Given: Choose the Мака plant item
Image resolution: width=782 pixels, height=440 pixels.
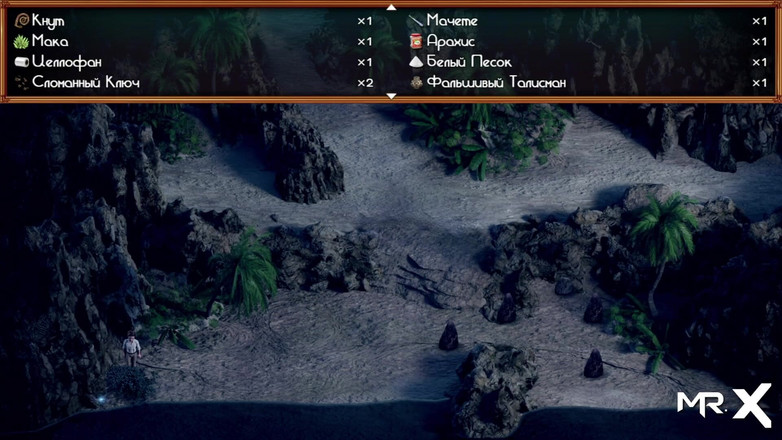Looking at the screenshot, I should pyautogui.click(x=50, y=41).
